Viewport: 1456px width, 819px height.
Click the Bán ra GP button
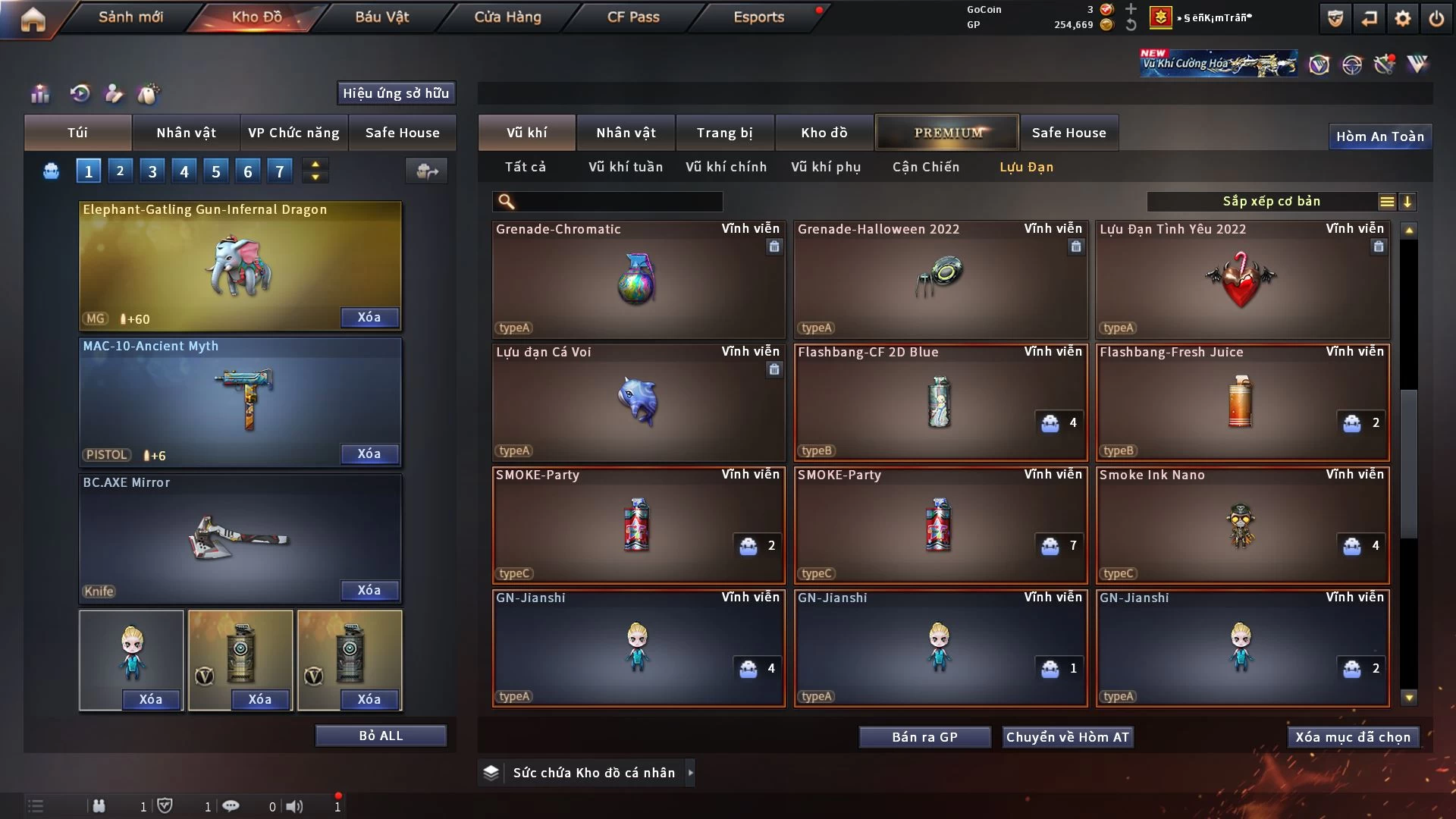click(924, 737)
